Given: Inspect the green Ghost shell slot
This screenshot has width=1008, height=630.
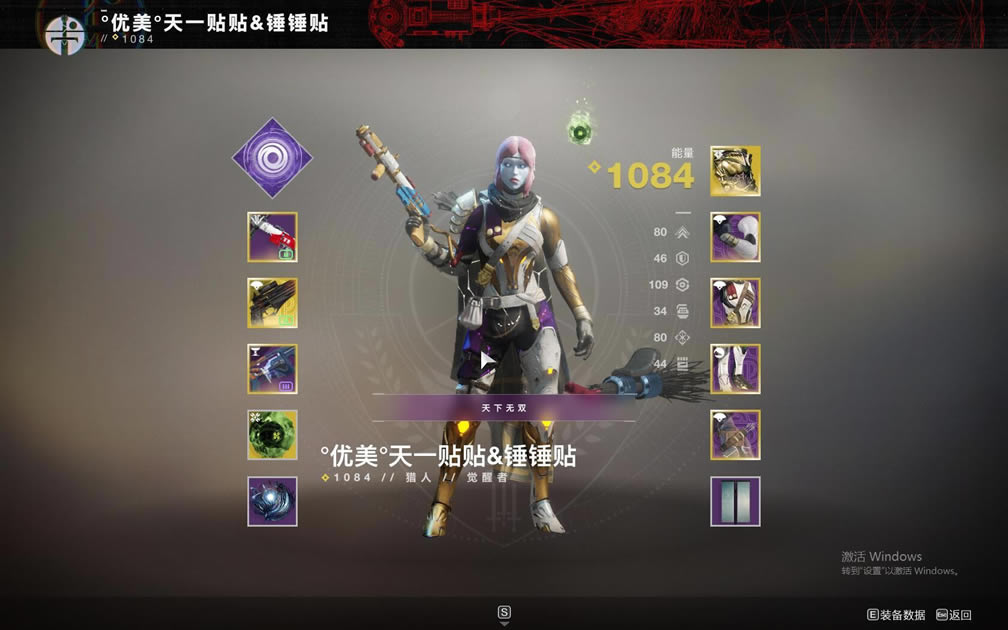Looking at the screenshot, I should pos(272,435).
